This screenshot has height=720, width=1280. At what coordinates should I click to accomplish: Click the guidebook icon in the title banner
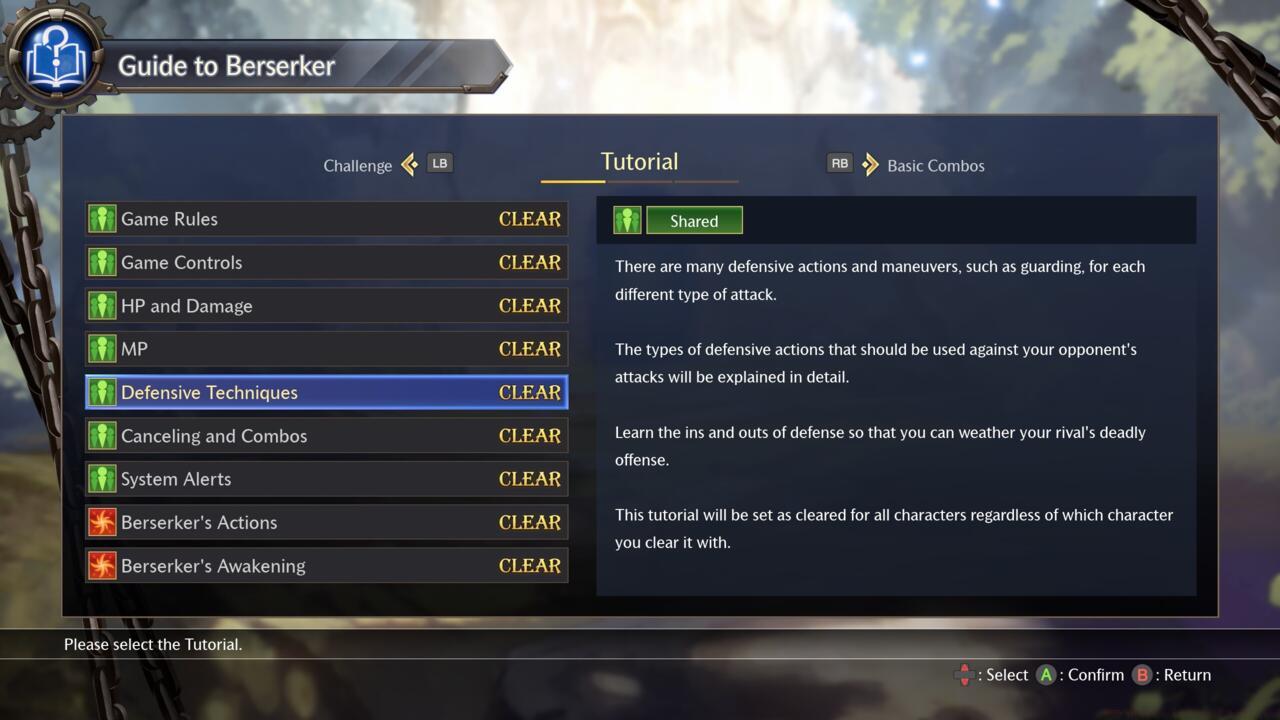pyautogui.click(x=55, y=55)
